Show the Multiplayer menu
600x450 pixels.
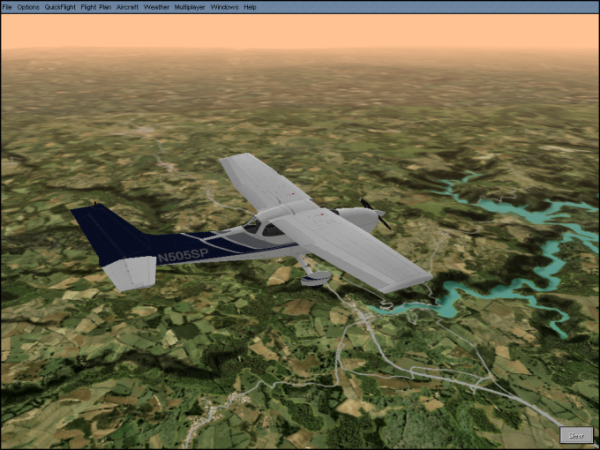coord(190,6)
